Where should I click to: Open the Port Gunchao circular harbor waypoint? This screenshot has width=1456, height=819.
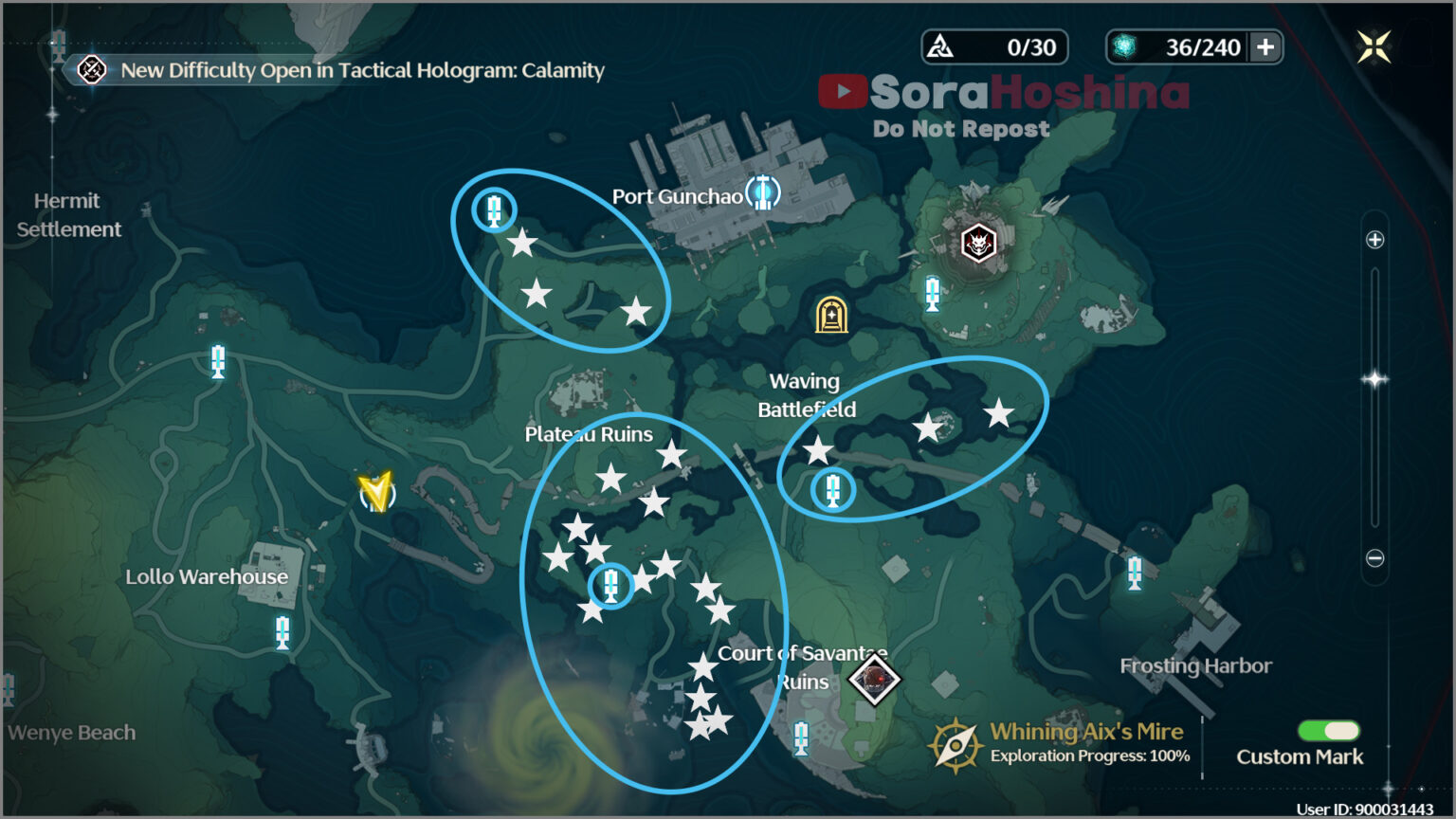click(x=764, y=192)
